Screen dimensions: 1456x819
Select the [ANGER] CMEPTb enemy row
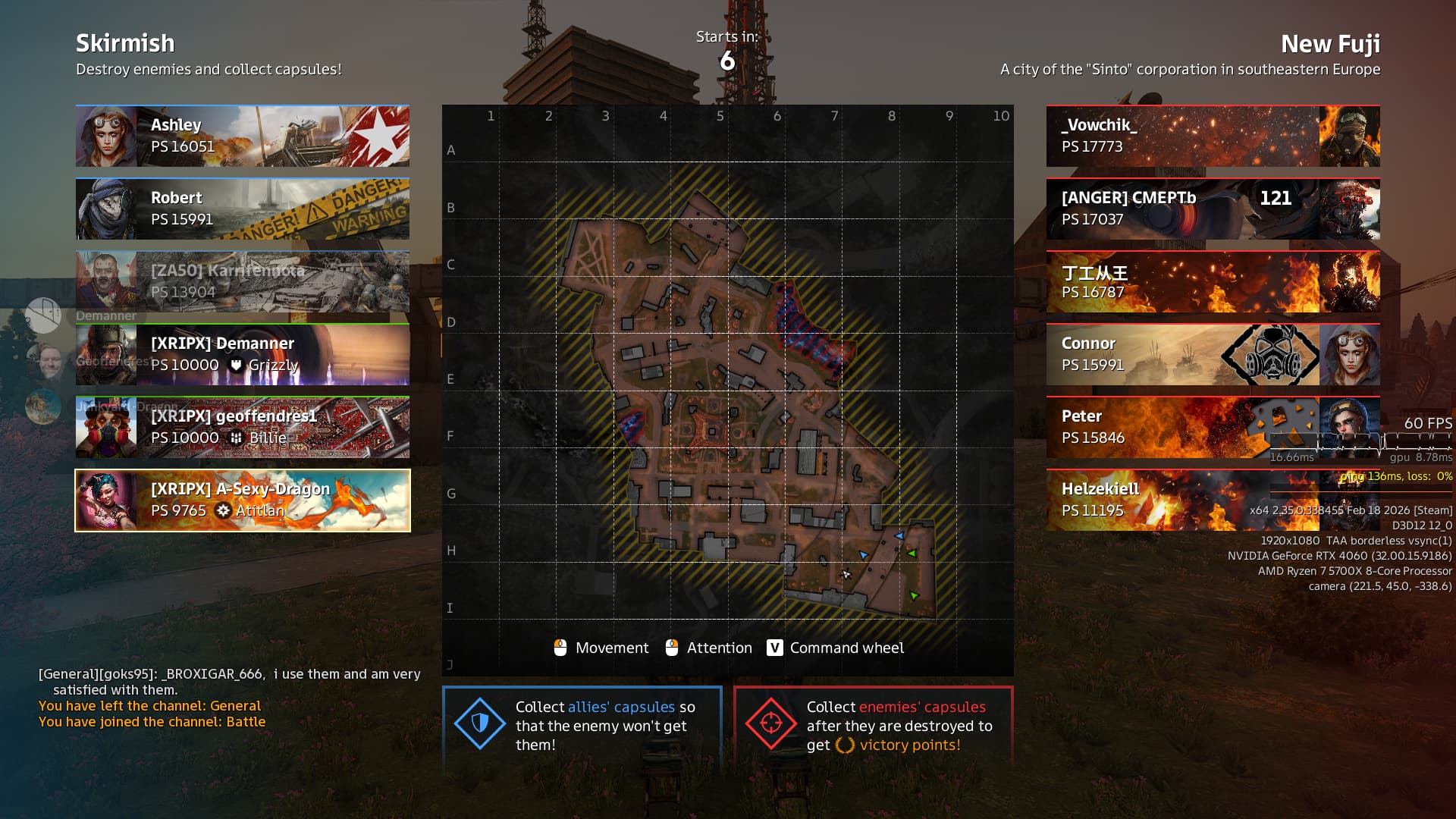1213,209
